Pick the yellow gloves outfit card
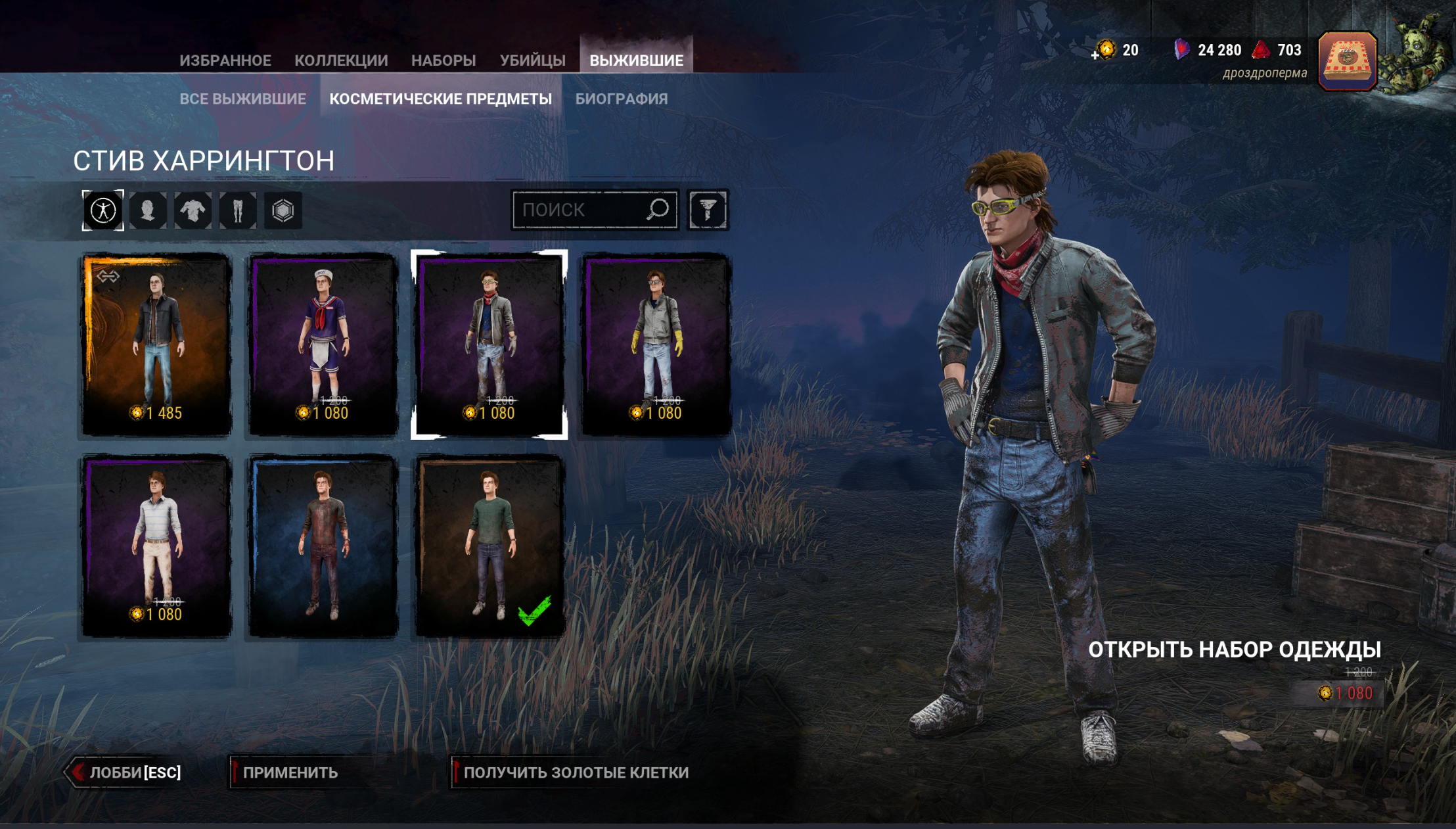The image size is (1456, 829). coord(656,344)
